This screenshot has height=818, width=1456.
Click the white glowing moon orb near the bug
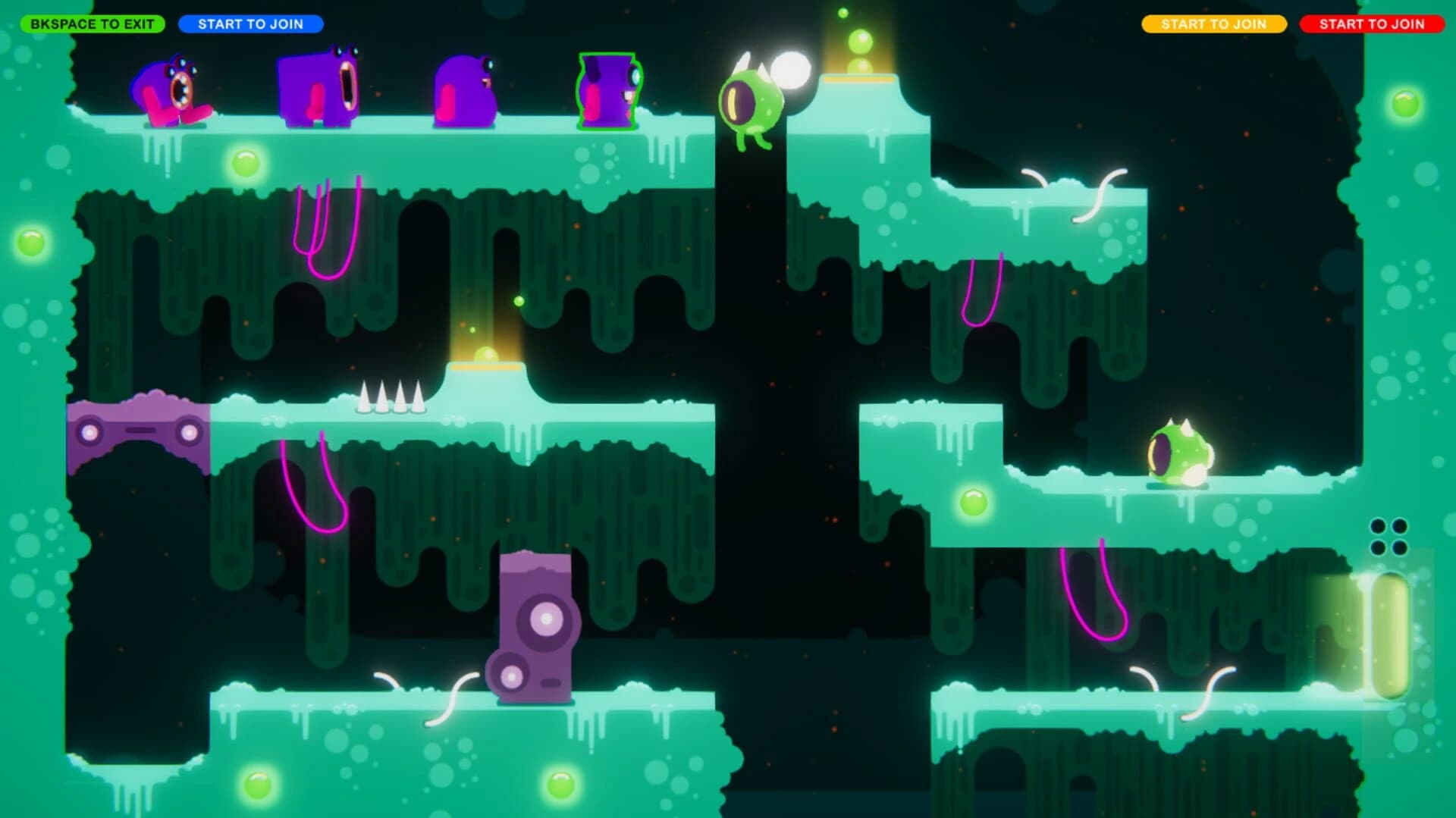[x=789, y=68]
